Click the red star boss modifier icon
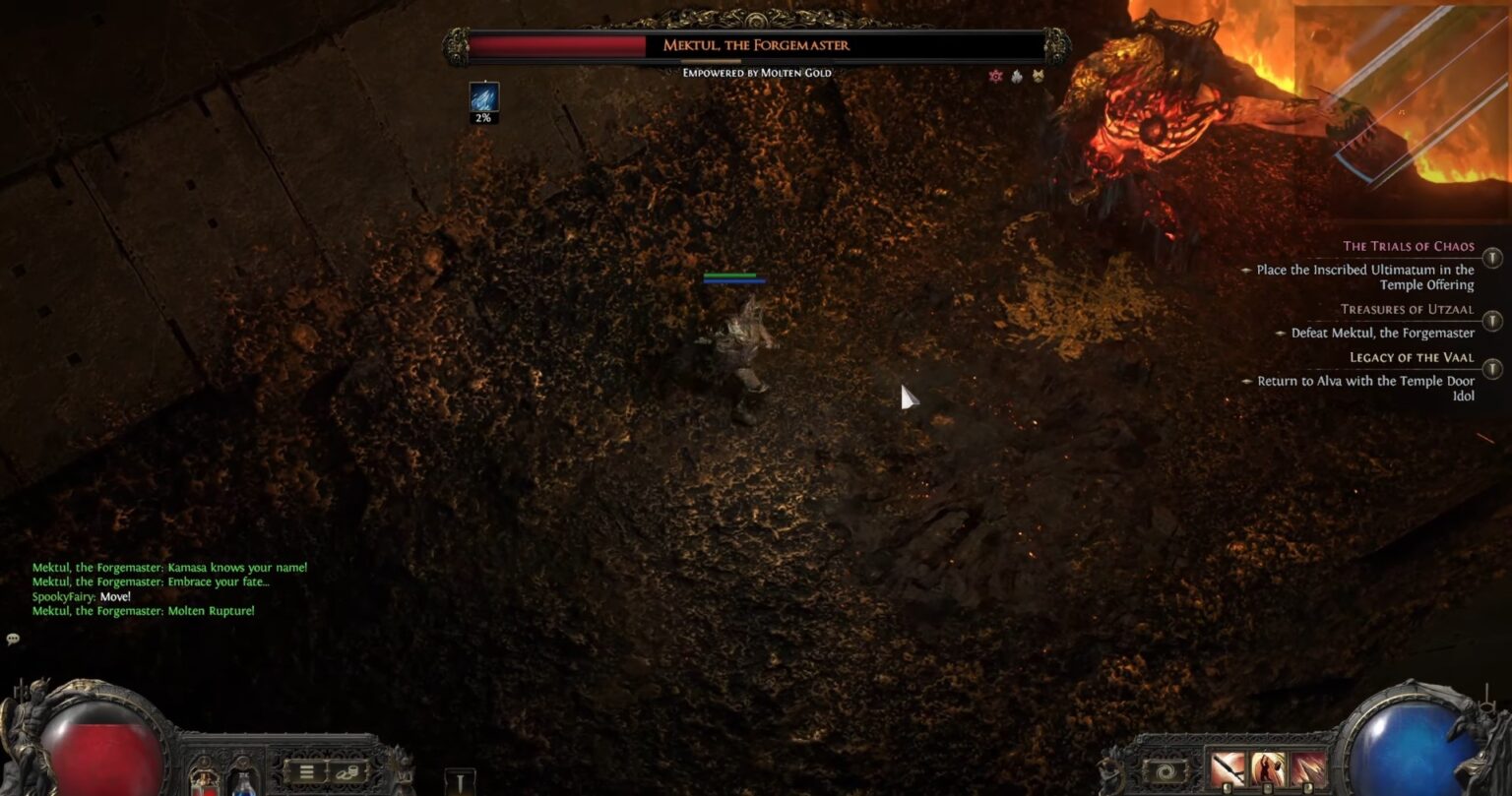Viewport: 1512px width, 796px height. 995,77
